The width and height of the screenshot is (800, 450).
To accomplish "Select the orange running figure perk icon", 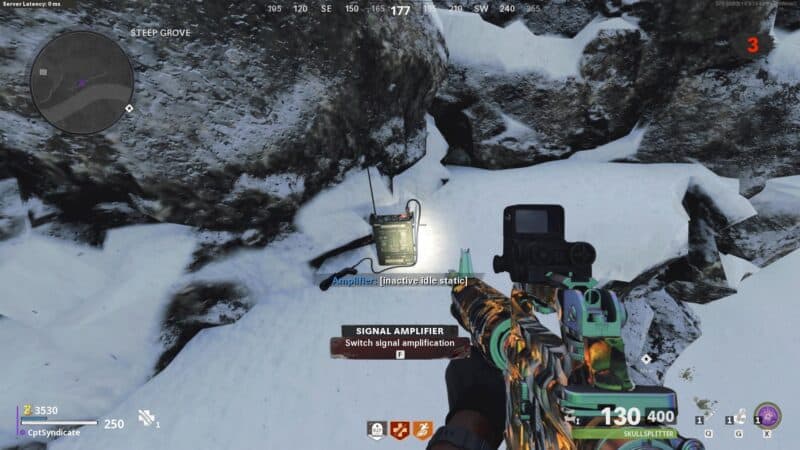I will pos(423,431).
